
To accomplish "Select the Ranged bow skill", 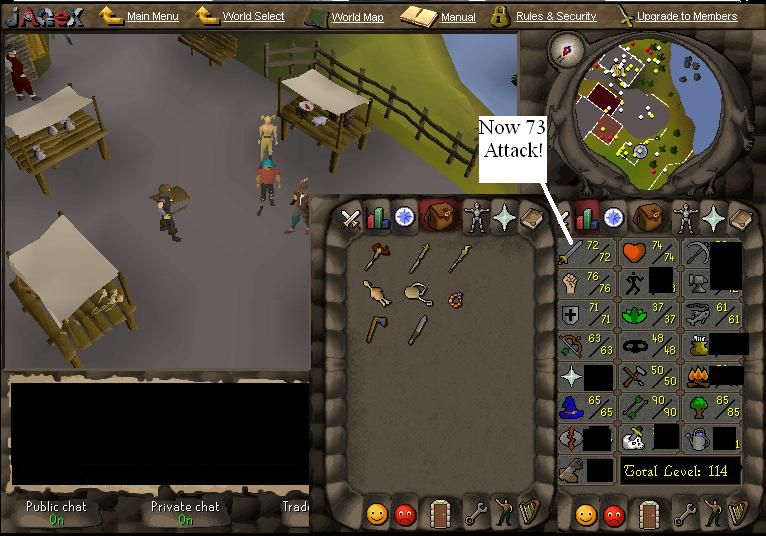I will [585, 346].
